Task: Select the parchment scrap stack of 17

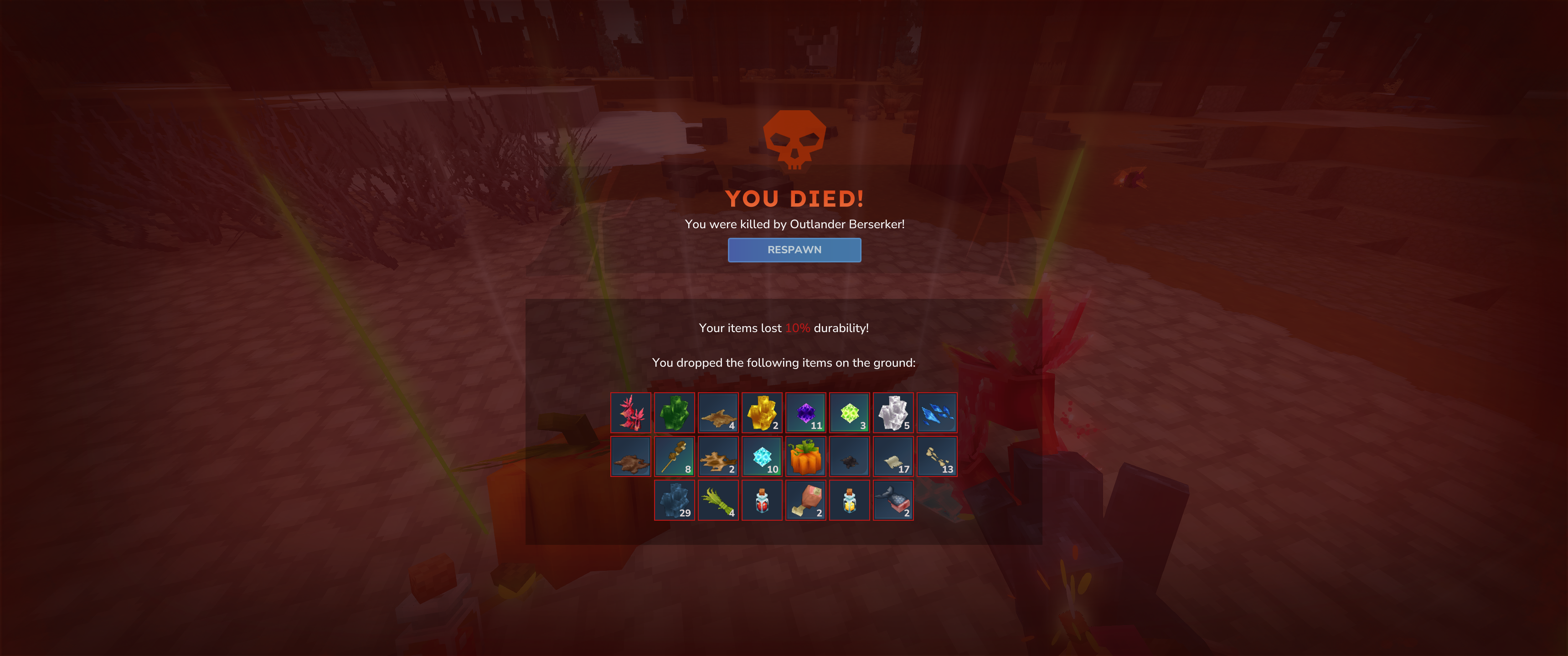Action: click(893, 456)
